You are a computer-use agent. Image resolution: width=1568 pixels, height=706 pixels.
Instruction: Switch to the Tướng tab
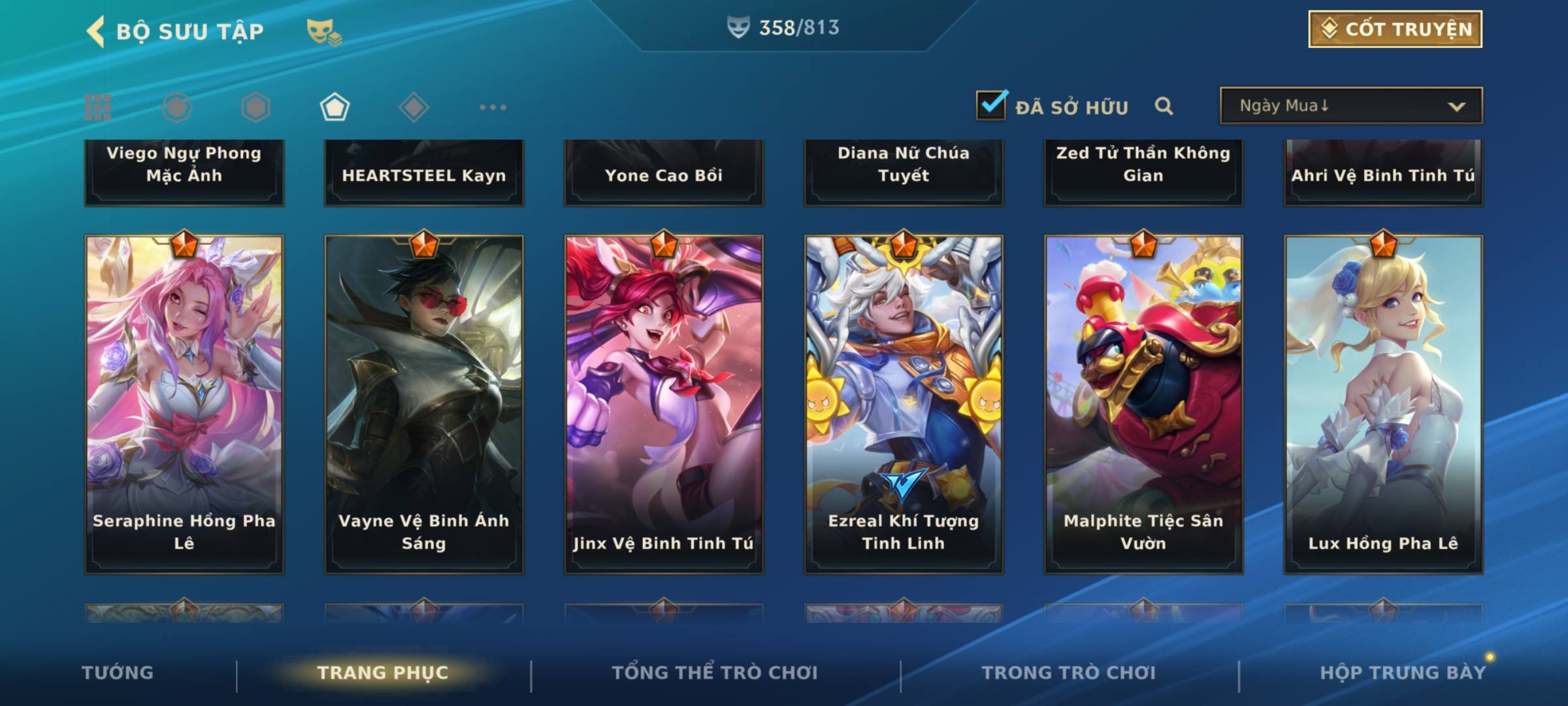[x=118, y=672]
